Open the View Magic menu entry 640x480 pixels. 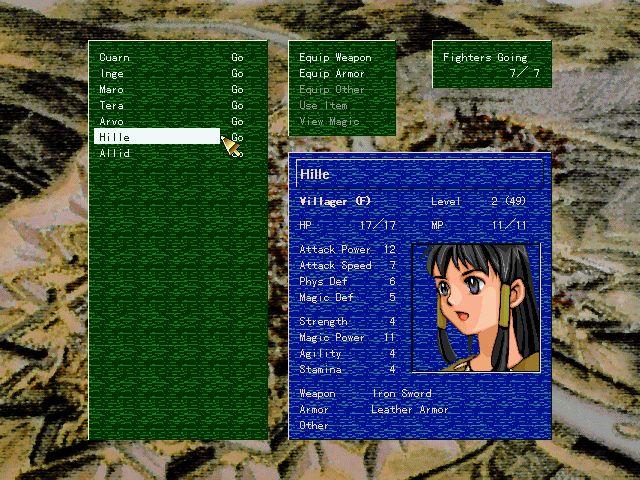(329, 121)
